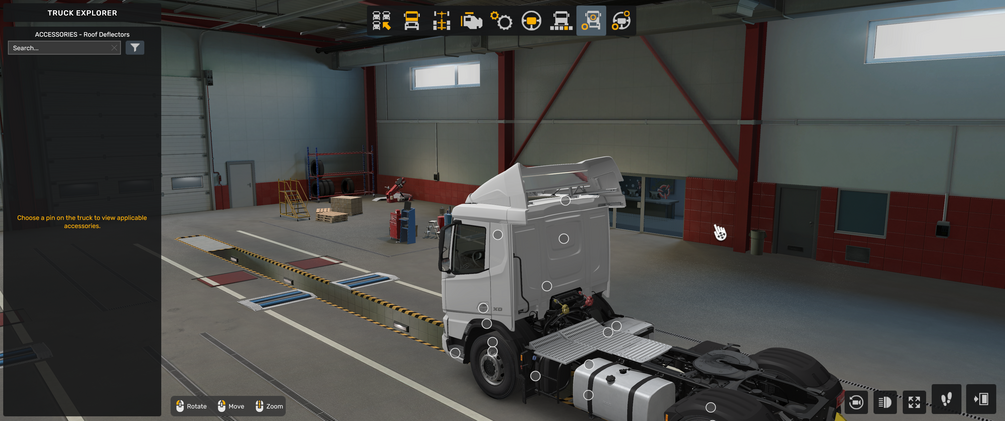
Task: Open the truck with paint swatches category
Action: (561, 21)
